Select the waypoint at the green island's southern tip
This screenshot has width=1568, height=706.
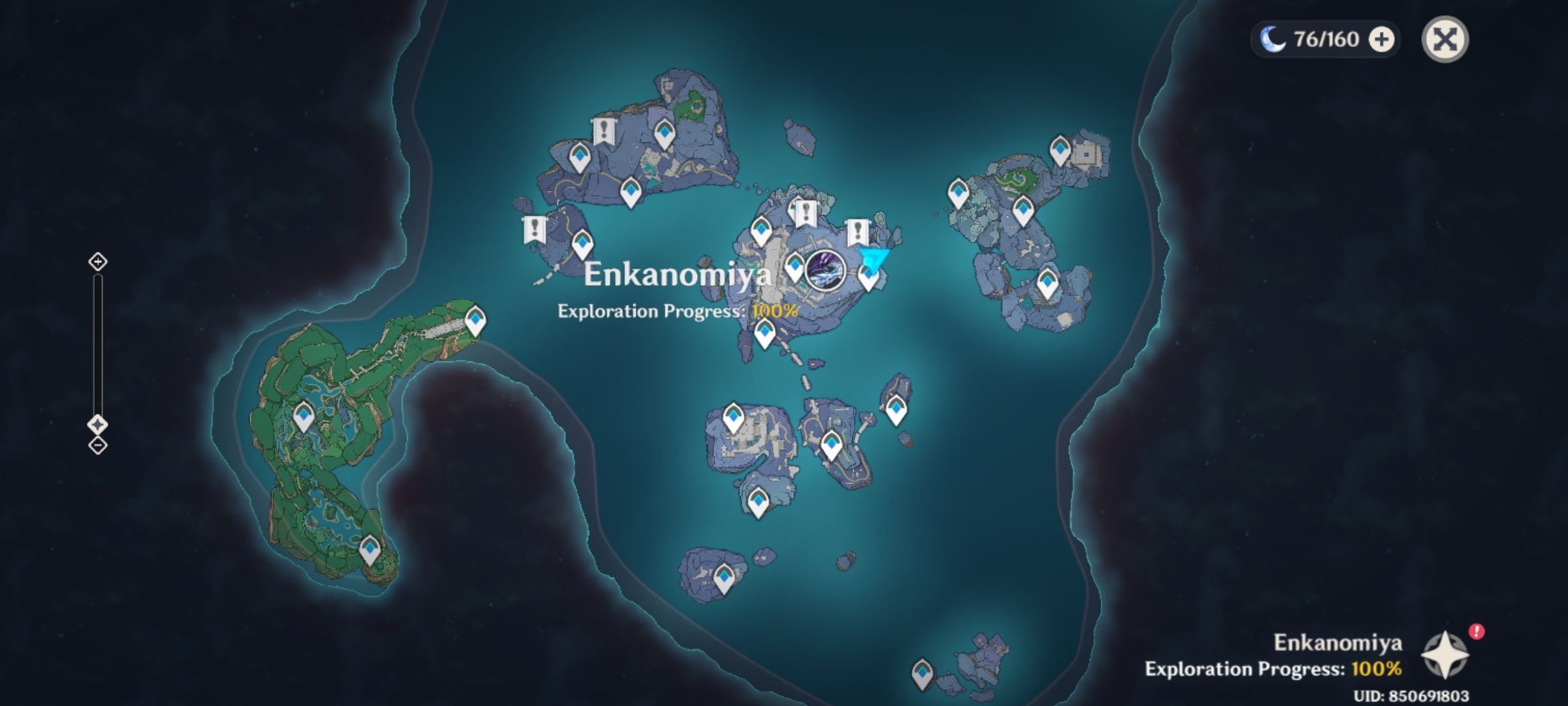pos(370,549)
